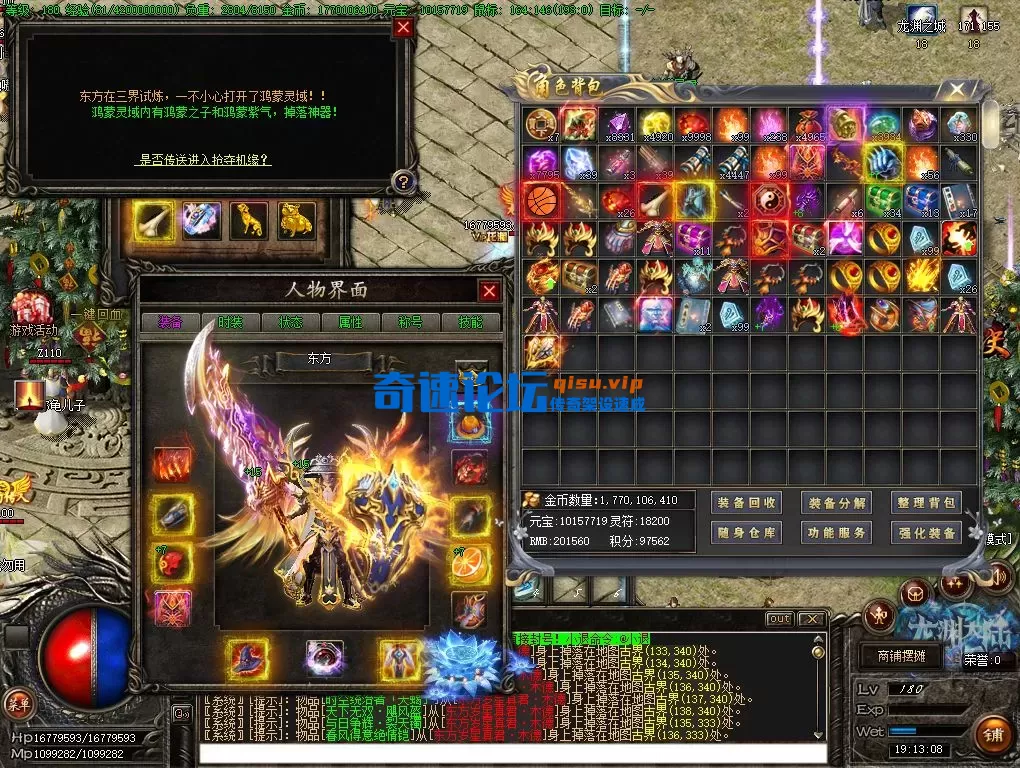Select the basketball item in the bag
Viewport: 1020px width, 768px height.
point(541,200)
